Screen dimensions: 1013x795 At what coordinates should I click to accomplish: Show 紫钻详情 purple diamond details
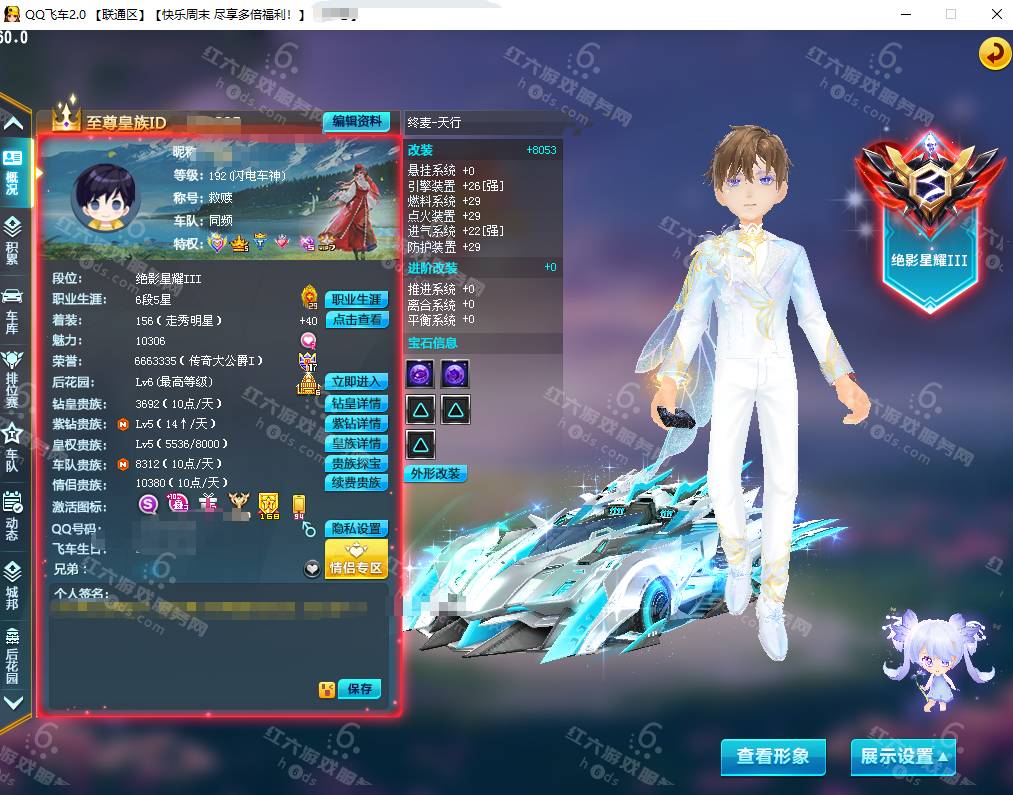[357, 424]
